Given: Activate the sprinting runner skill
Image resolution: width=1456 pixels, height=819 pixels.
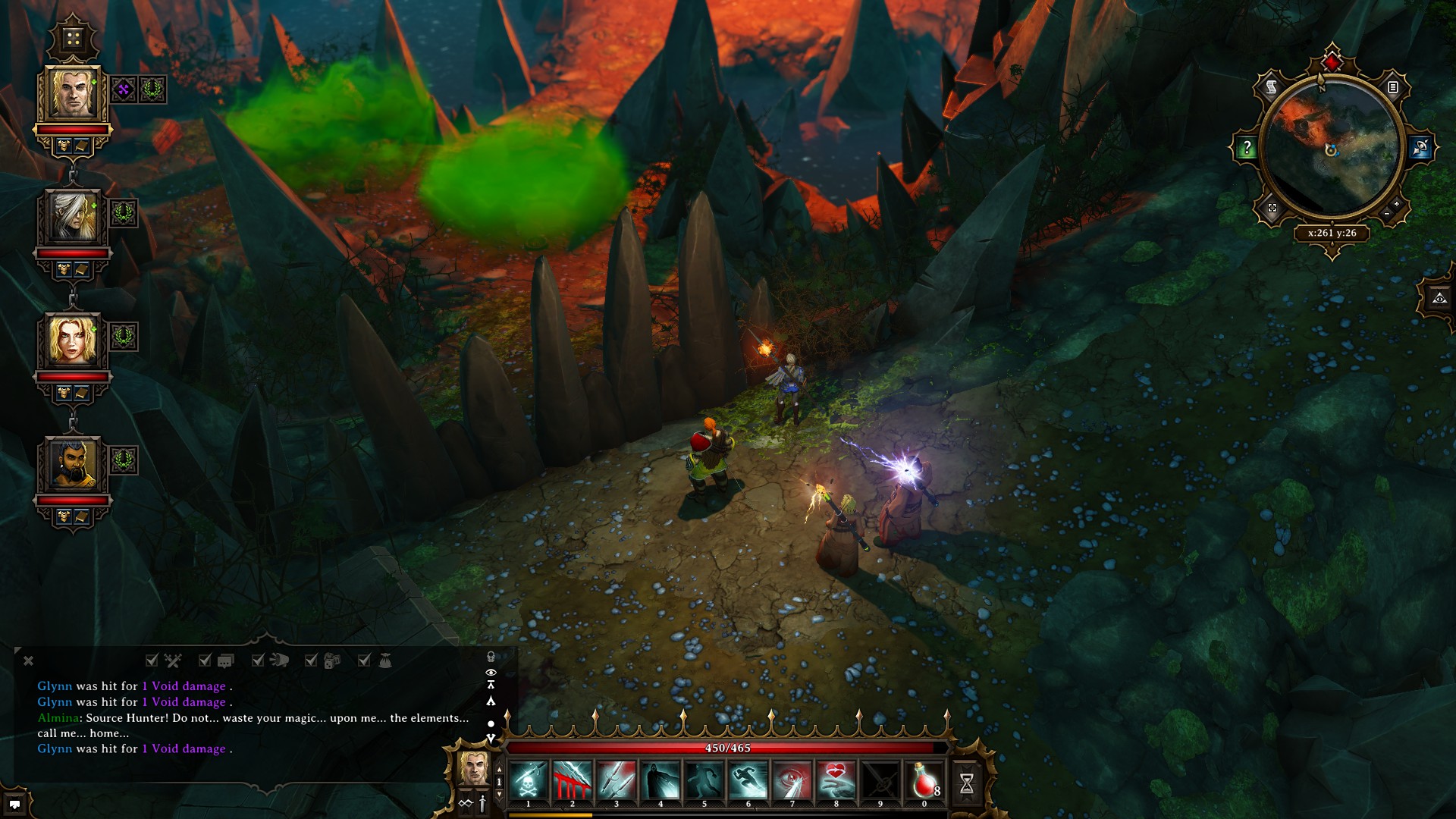Looking at the screenshot, I should pyautogui.click(x=748, y=781).
